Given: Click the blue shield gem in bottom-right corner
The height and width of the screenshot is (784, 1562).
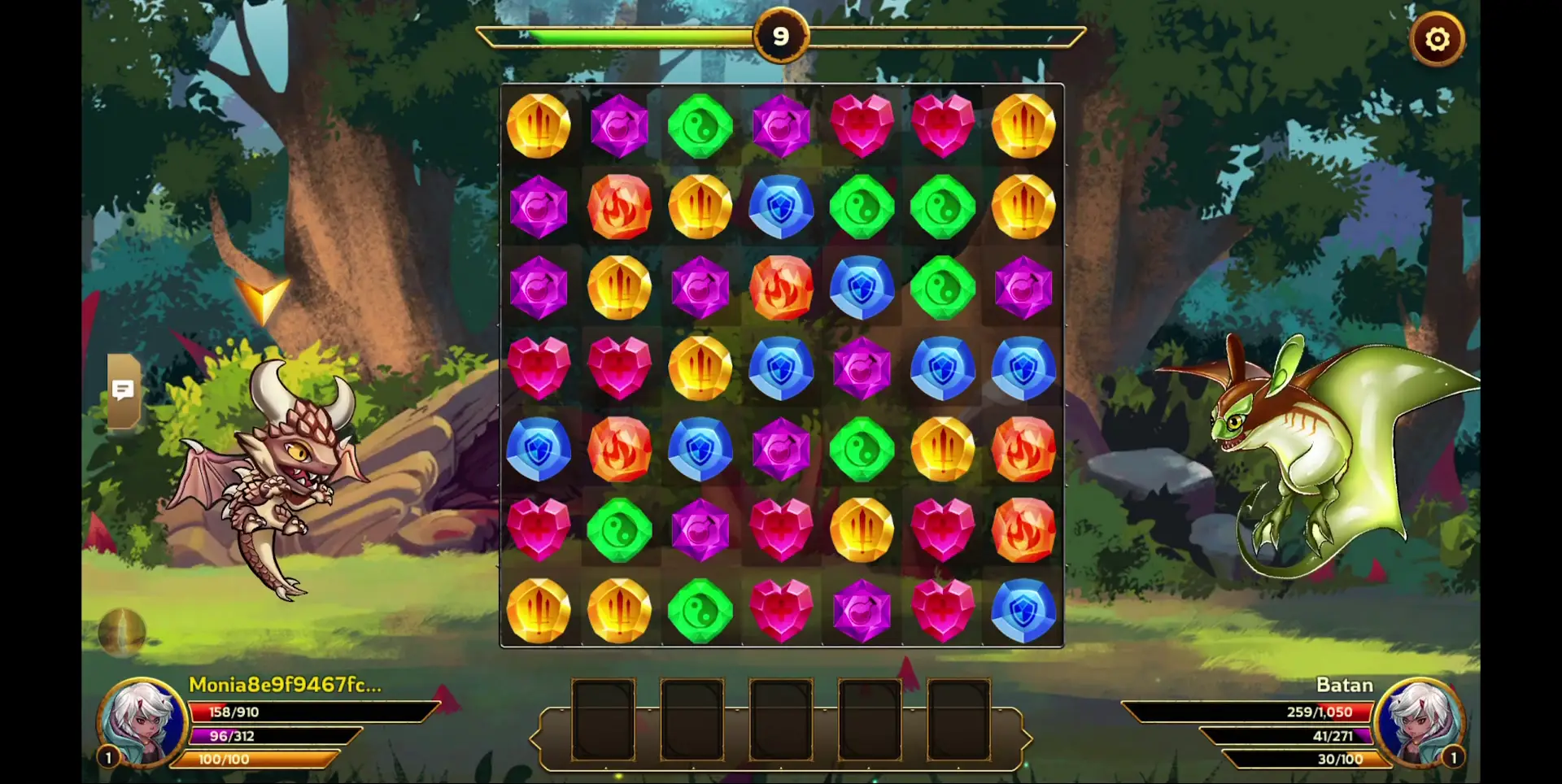Looking at the screenshot, I should (x=1023, y=611).
